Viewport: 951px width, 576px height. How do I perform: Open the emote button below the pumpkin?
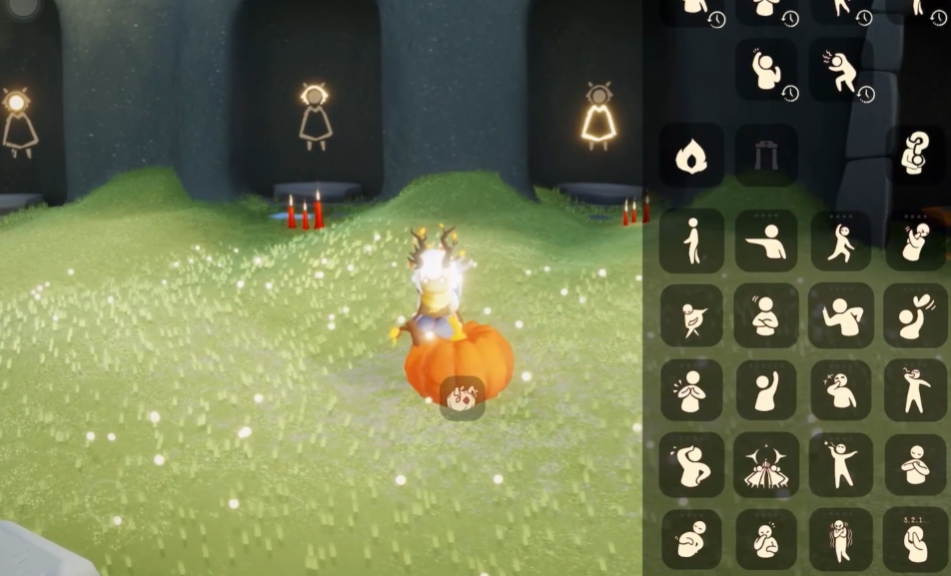tap(462, 399)
